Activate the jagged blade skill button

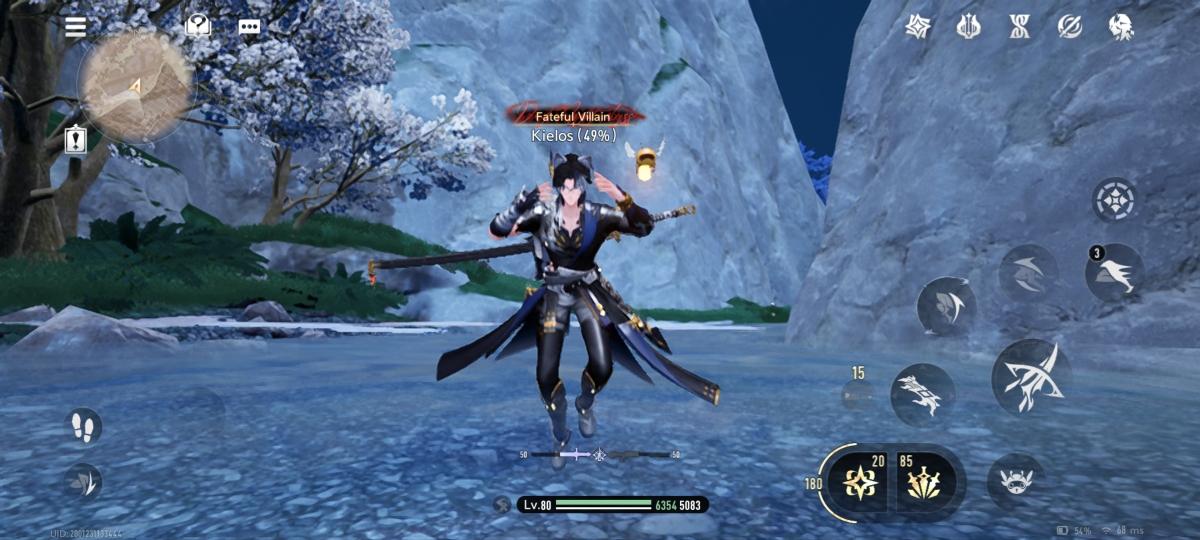coord(921,394)
